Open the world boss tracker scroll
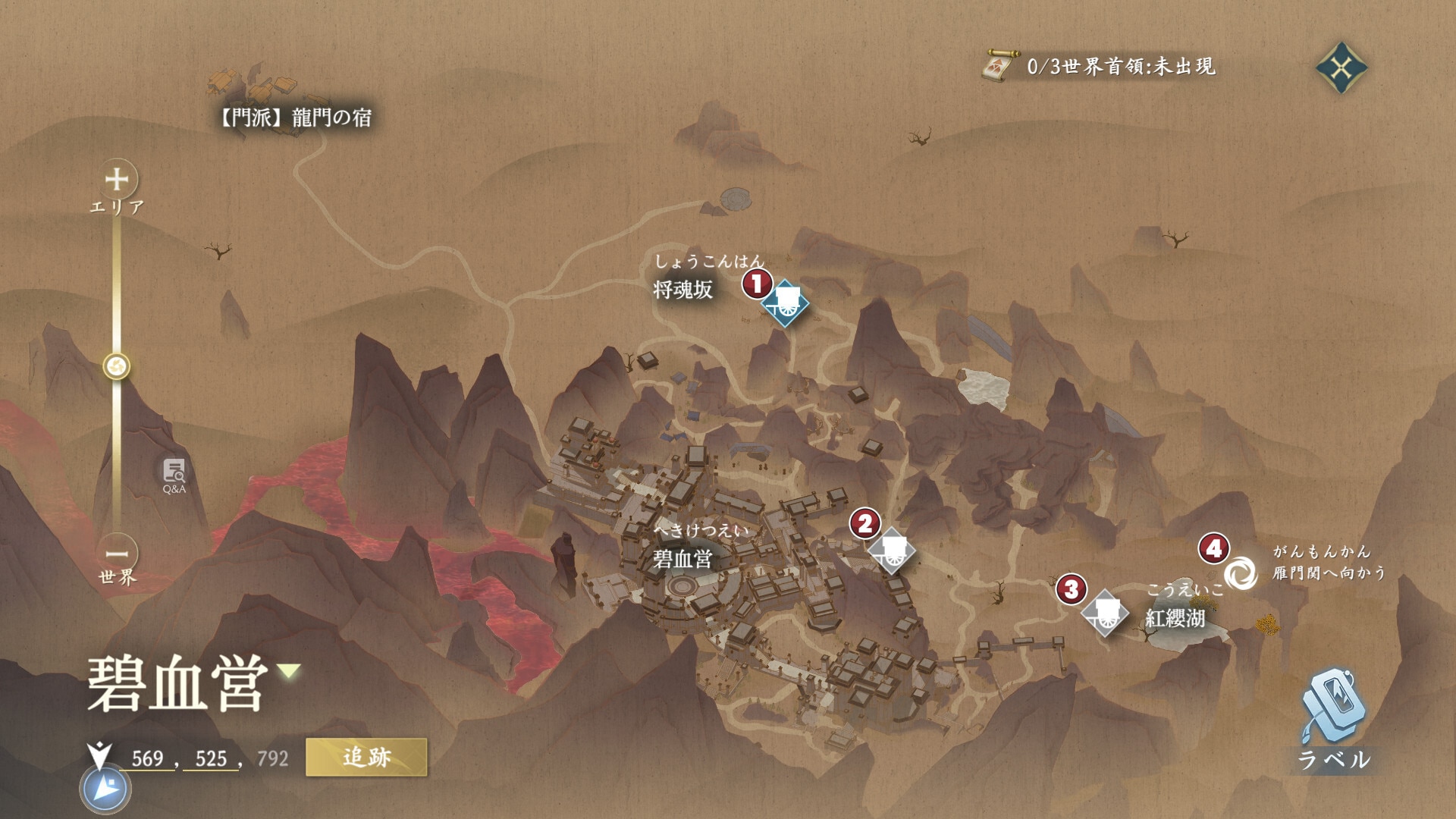 click(x=999, y=67)
